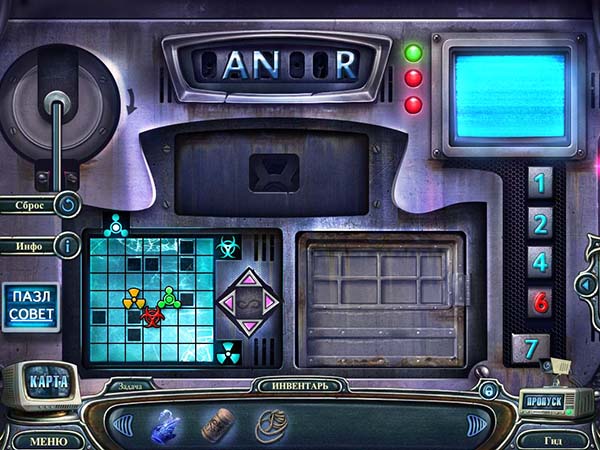Get a hint with ПАЗЛ СОВЕТ
The image size is (600, 450).
(30, 308)
